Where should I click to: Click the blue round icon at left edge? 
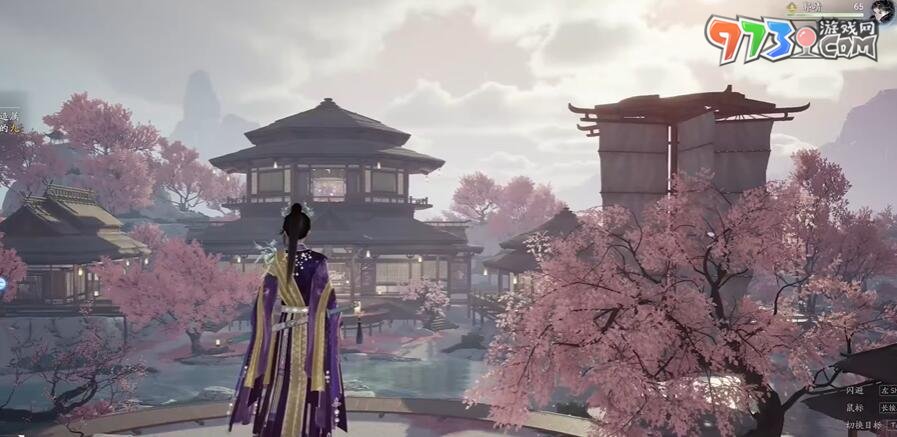pyautogui.click(x=2, y=284)
